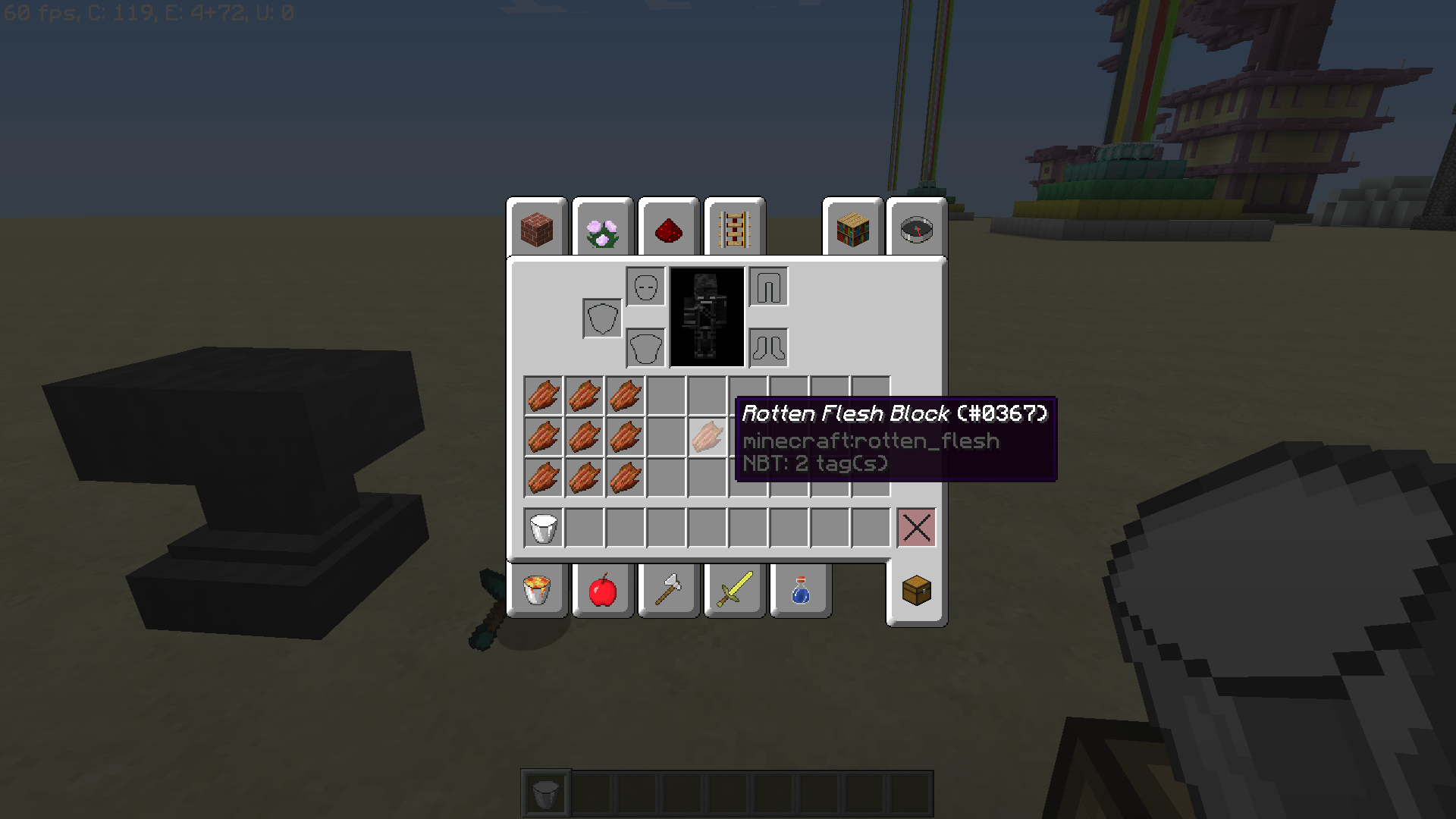
Task: Open the Building Blocks tab with the bricks icon
Action: pos(537,229)
